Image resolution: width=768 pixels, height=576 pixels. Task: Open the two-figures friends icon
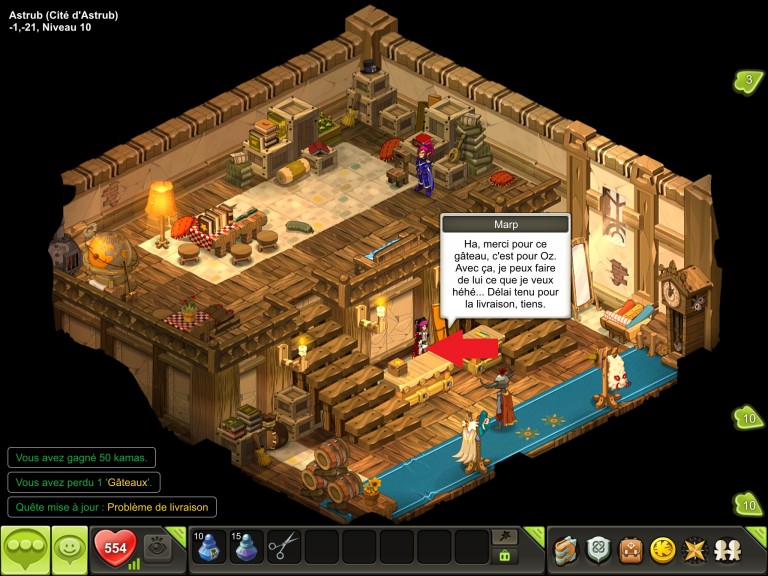[726, 549]
